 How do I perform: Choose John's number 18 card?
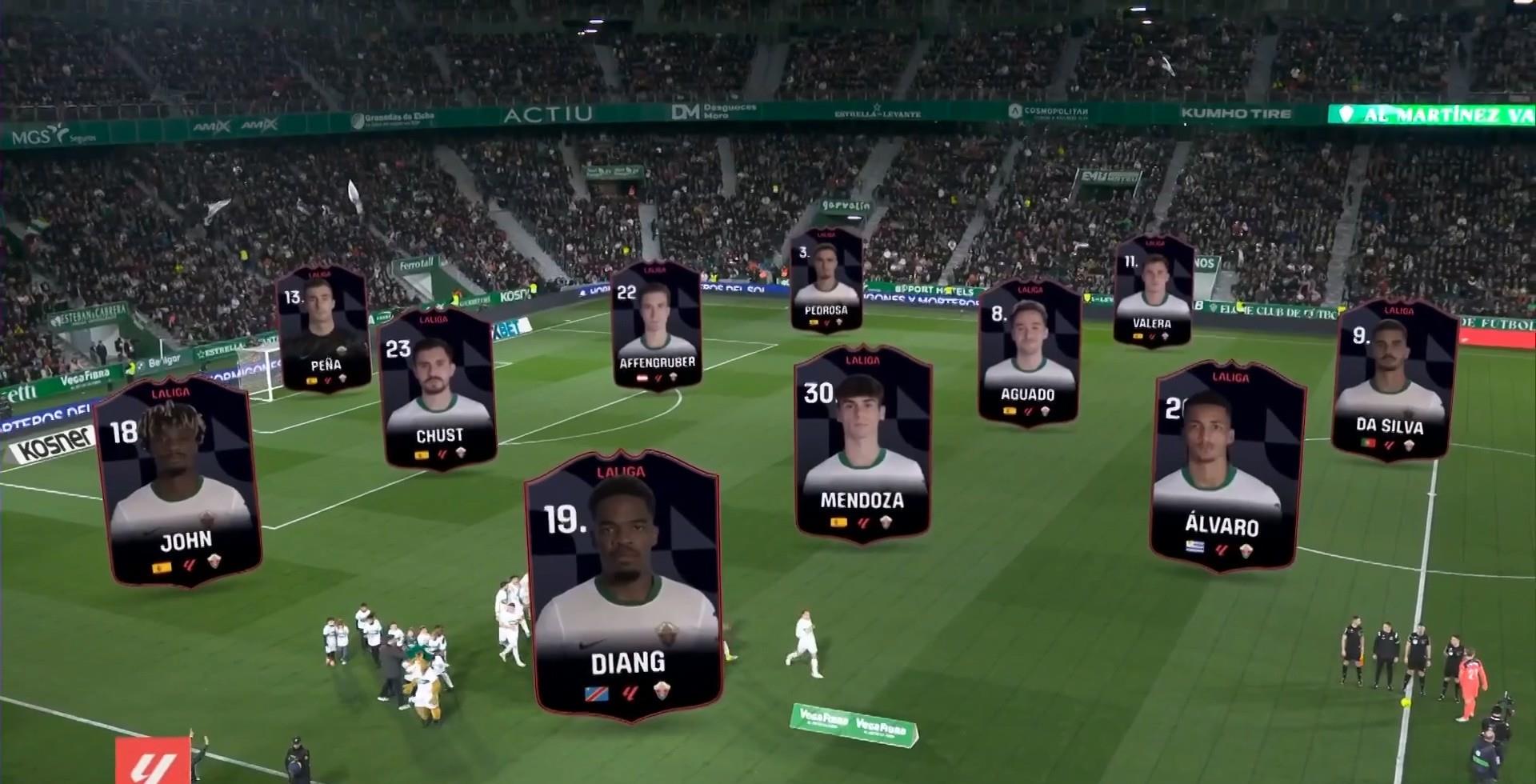(179, 482)
